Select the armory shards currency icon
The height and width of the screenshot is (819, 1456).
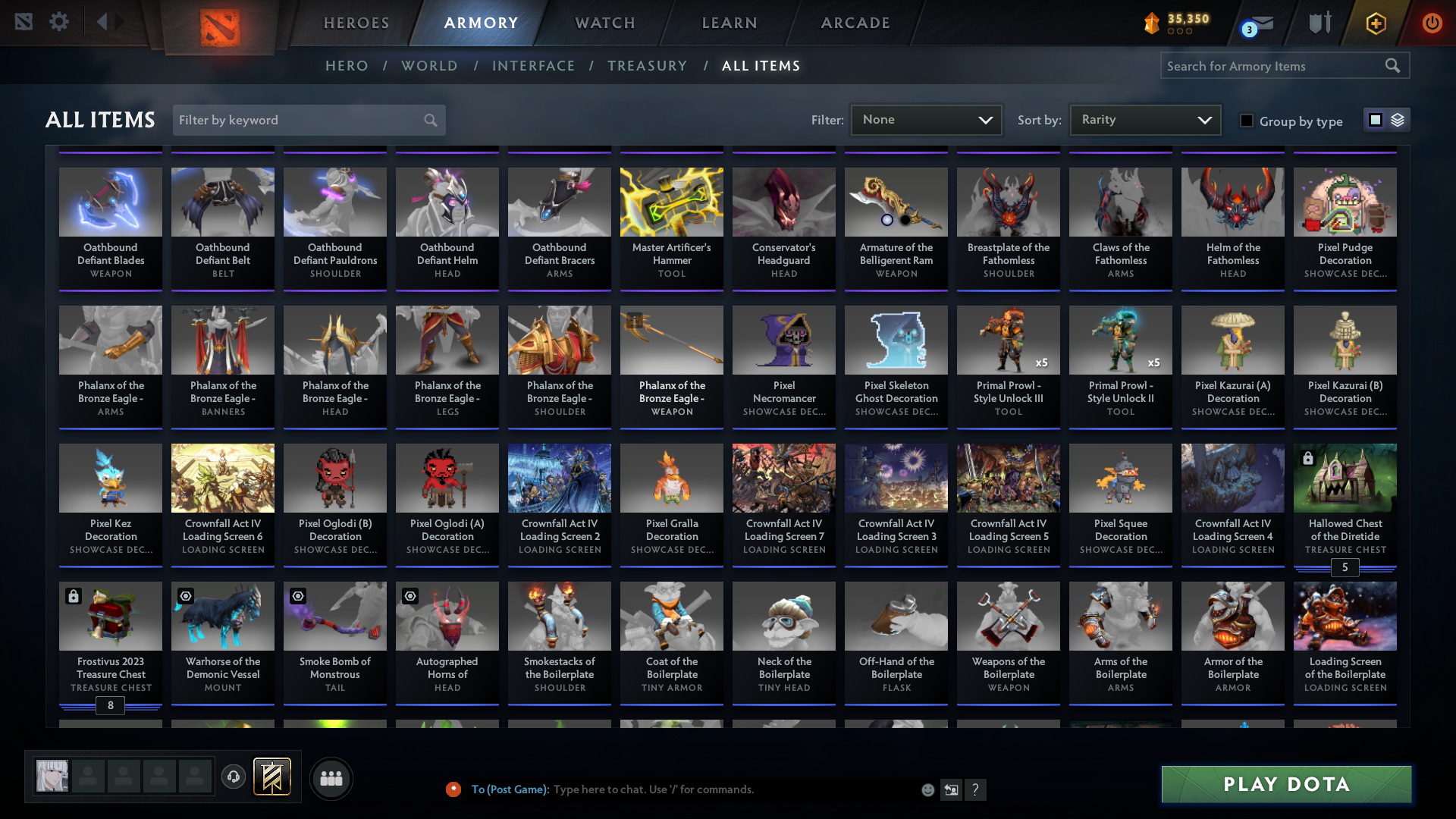(1153, 23)
